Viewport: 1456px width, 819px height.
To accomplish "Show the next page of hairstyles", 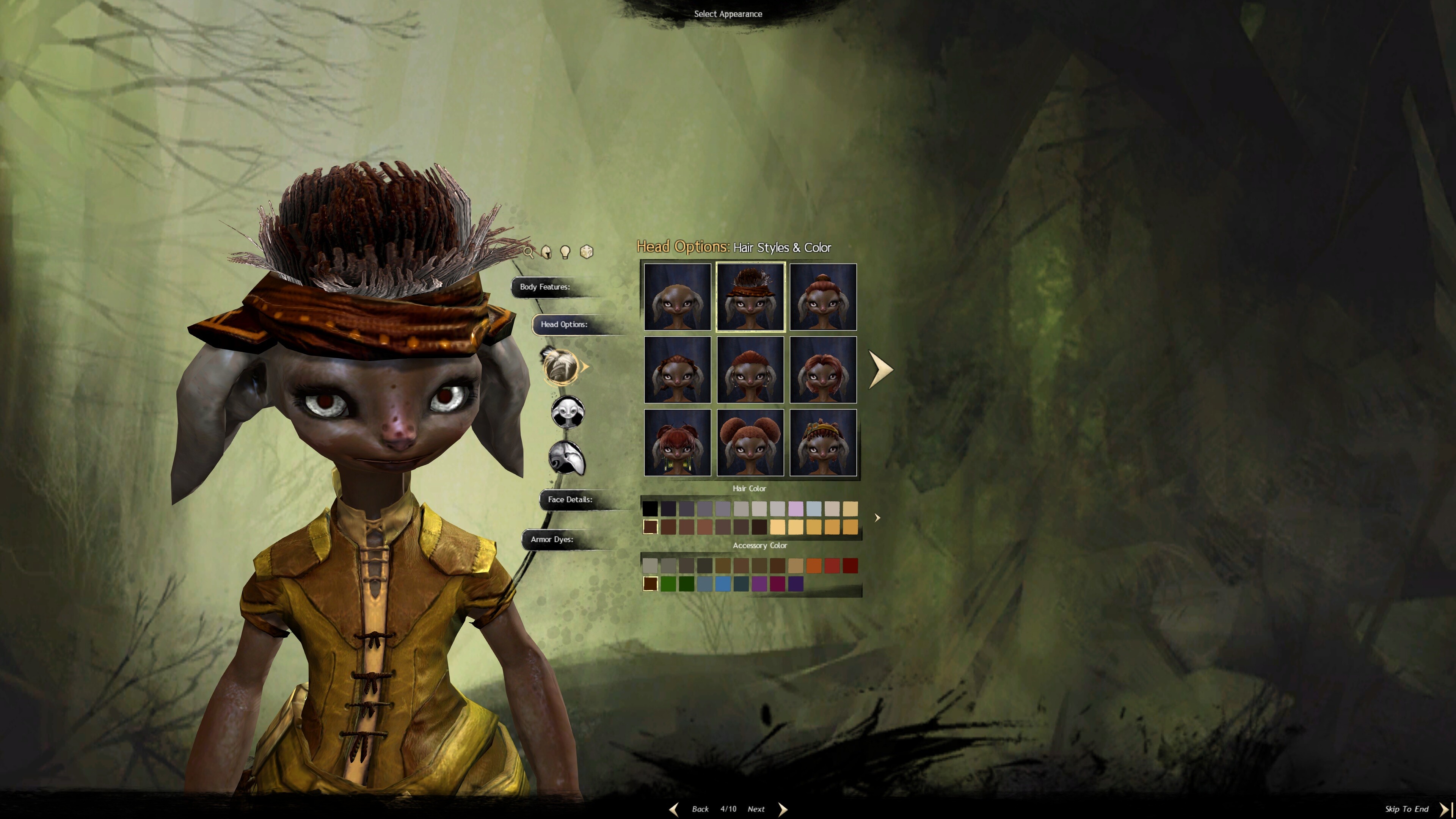I will coord(880,370).
